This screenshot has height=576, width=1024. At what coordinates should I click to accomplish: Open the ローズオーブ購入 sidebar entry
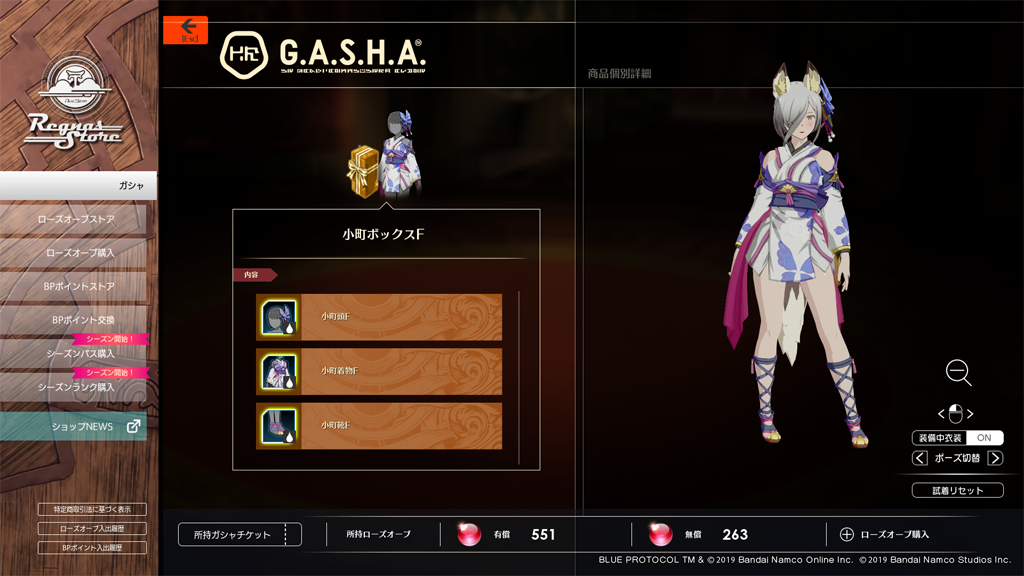[x=75, y=253]
